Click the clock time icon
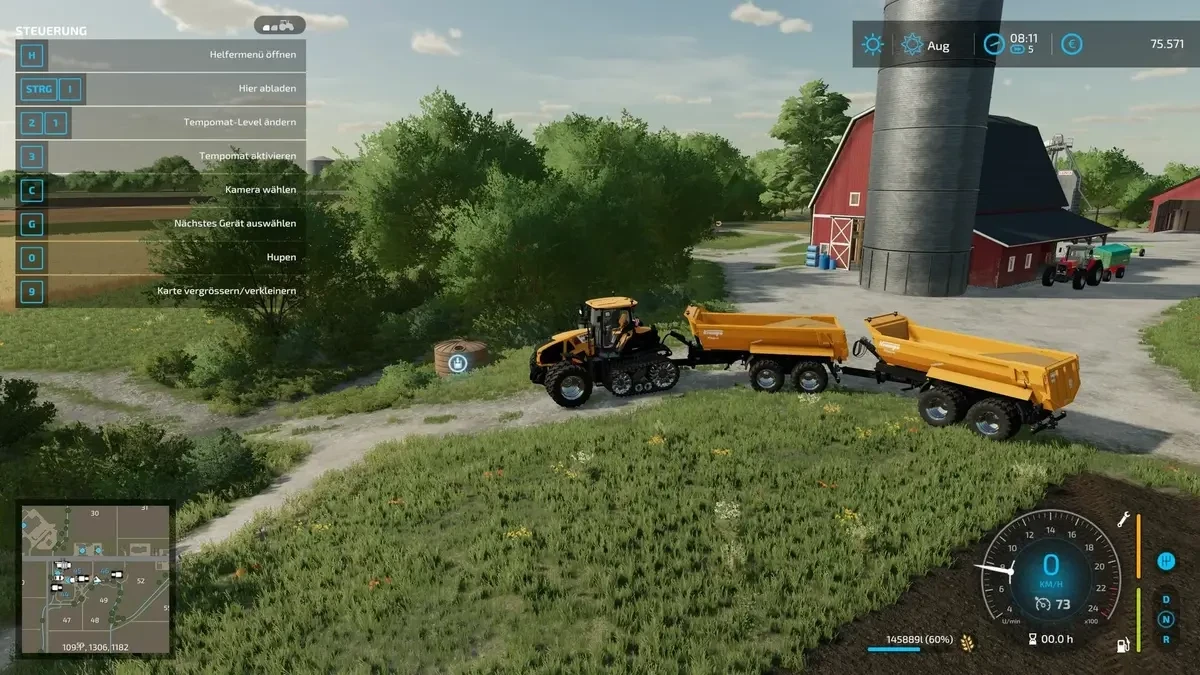This screenshot has height=675, width=1200. [993, 44]
